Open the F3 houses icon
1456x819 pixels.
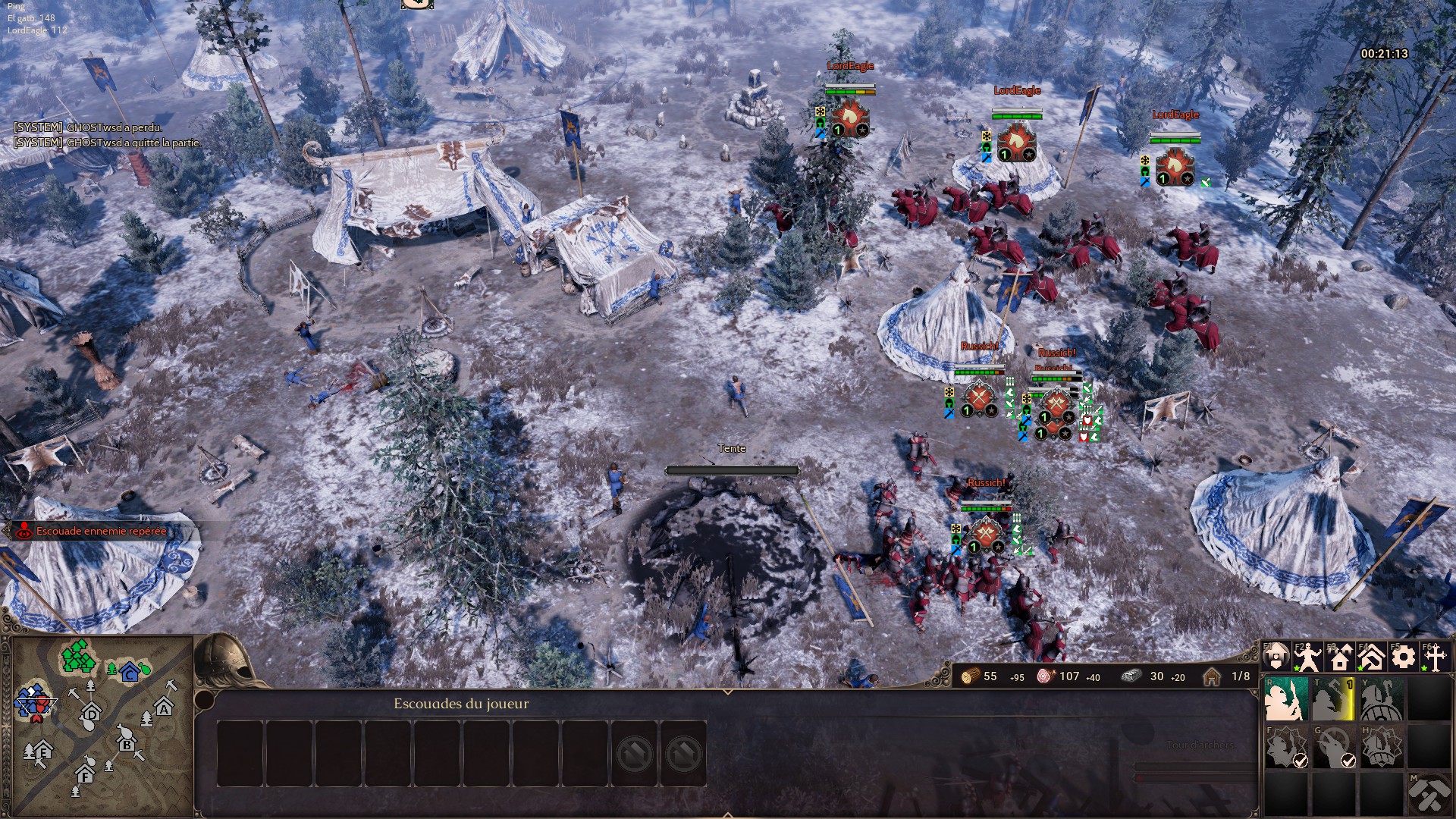(x=1340, y=657)
